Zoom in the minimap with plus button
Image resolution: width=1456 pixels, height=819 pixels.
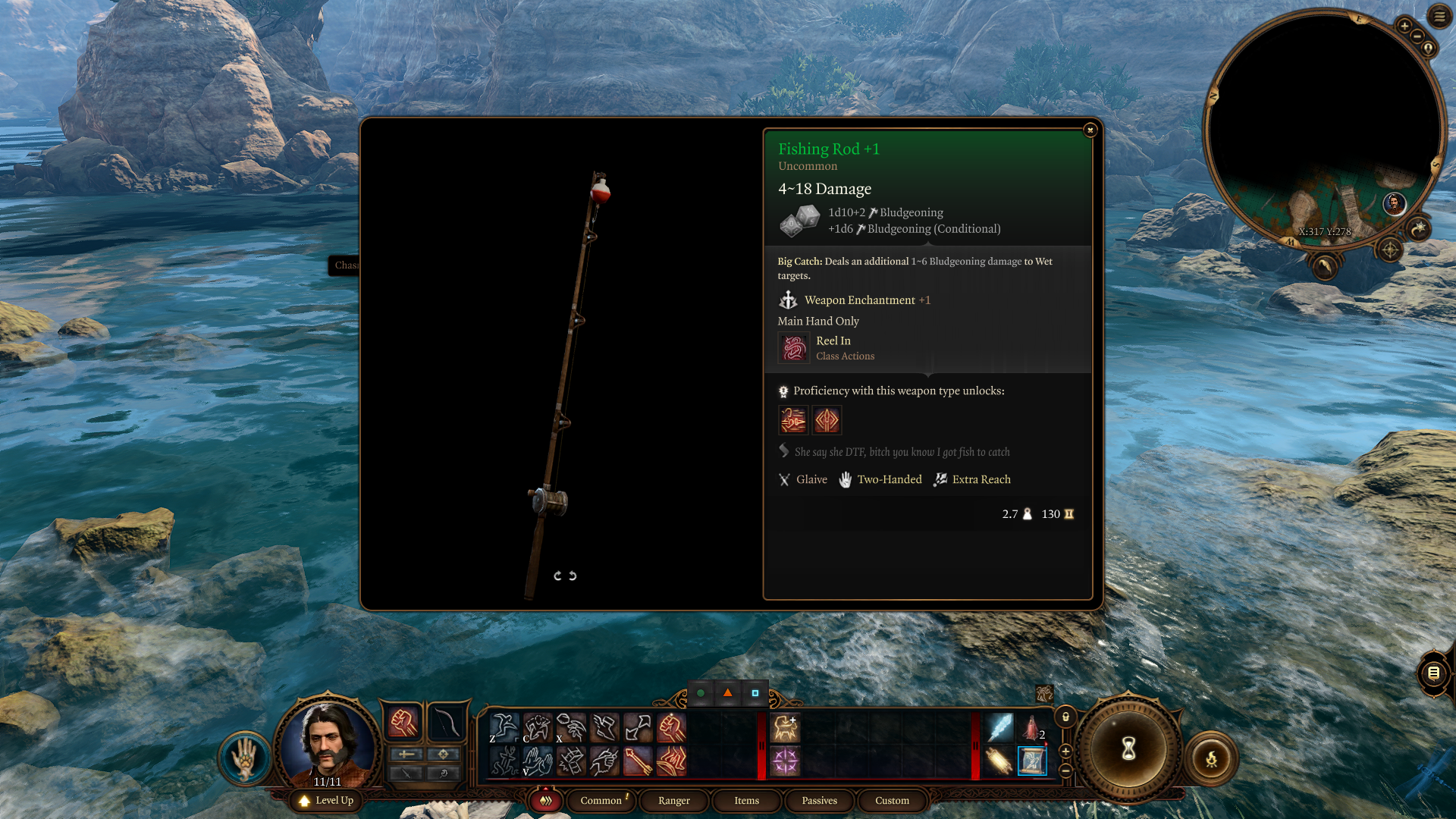pos(1404,26)
